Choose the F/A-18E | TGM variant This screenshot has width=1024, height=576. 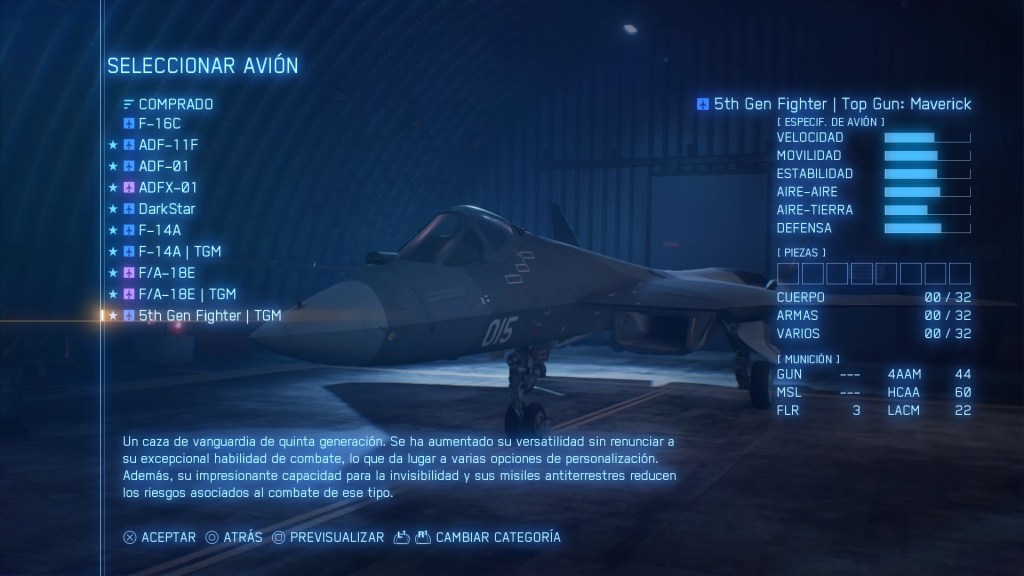click(187, 294)
